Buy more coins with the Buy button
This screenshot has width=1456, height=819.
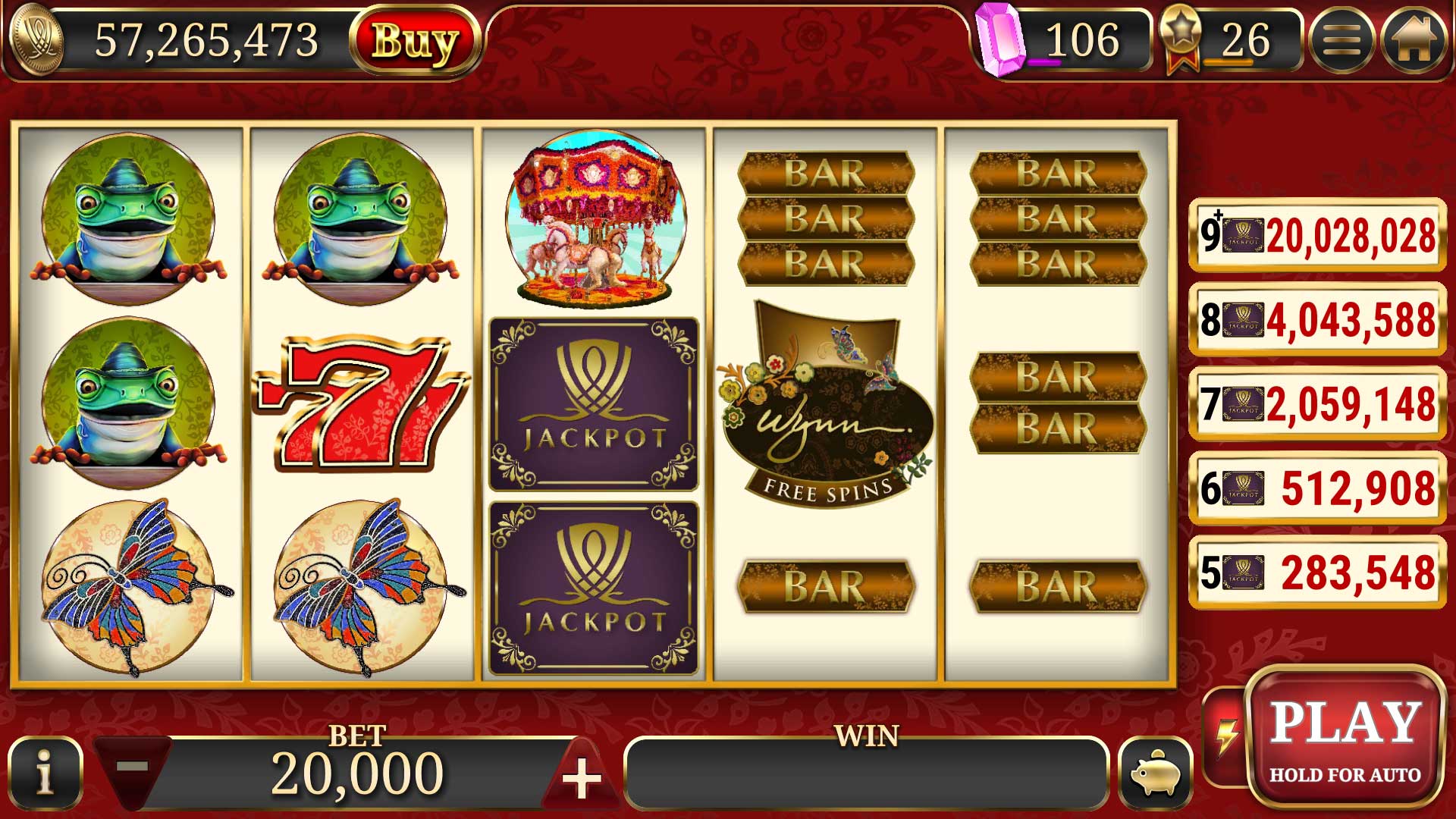pyautogui.click(x=415, y=40)
